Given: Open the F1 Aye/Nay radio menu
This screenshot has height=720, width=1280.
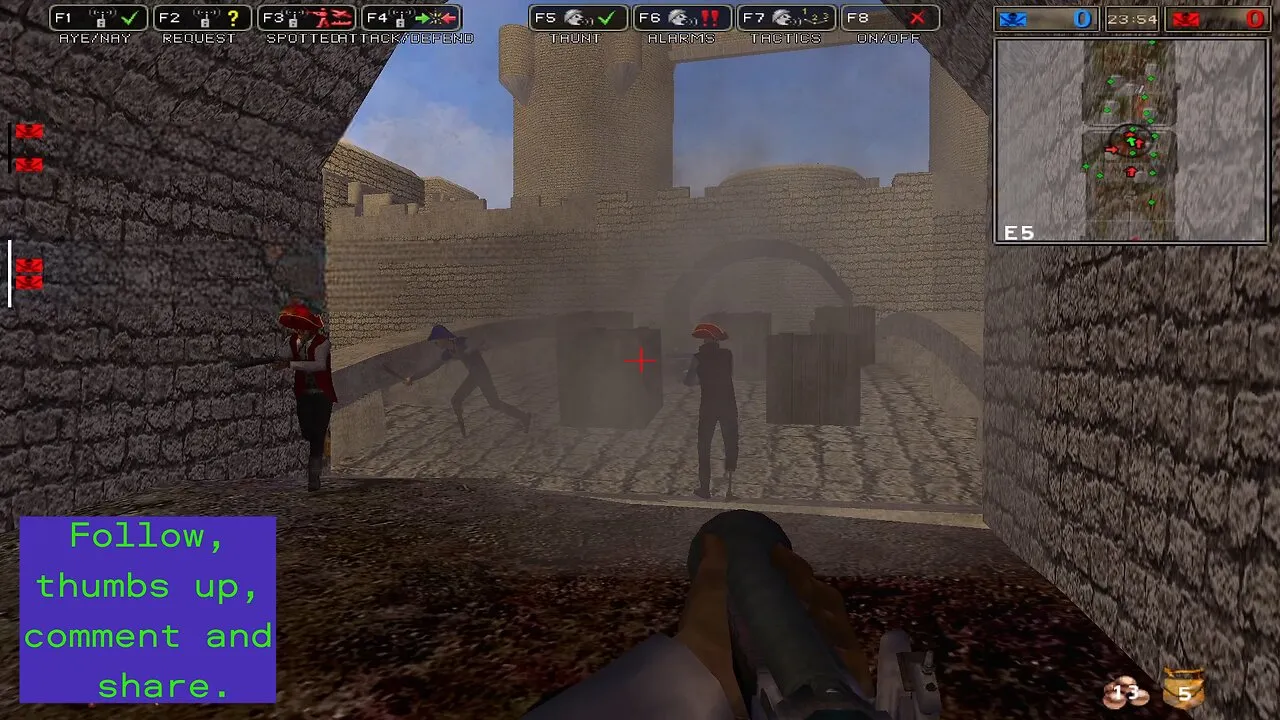Looking at the screenshot, I should 98,18.
